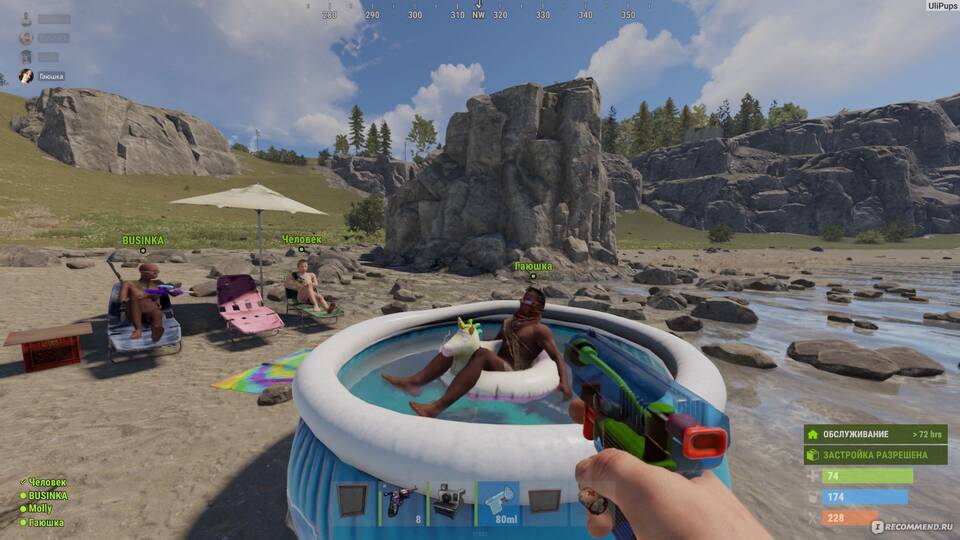Screen dimensions: 960x540
Task: Click the compass bar NW heading
Action: 478,15
